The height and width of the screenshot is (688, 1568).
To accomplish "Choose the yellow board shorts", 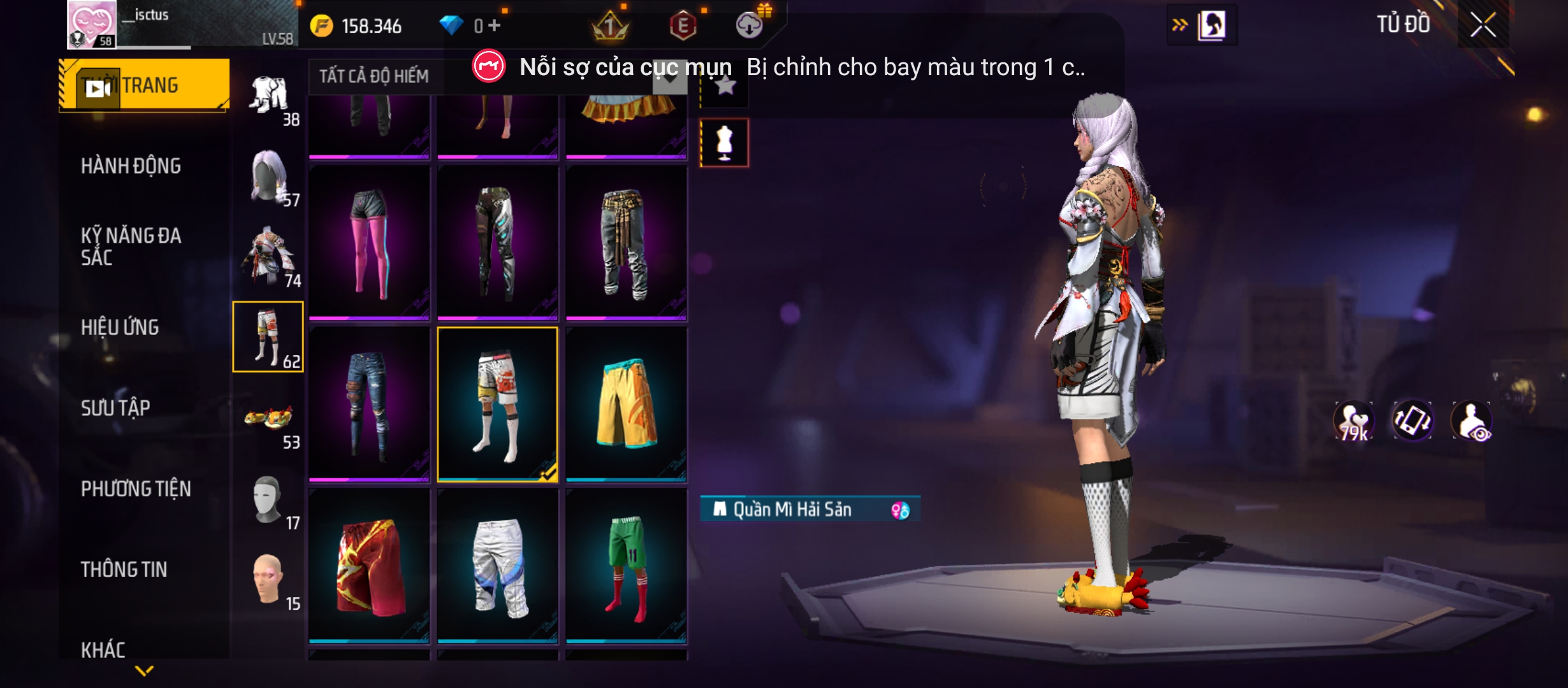I will click(626, 404).
